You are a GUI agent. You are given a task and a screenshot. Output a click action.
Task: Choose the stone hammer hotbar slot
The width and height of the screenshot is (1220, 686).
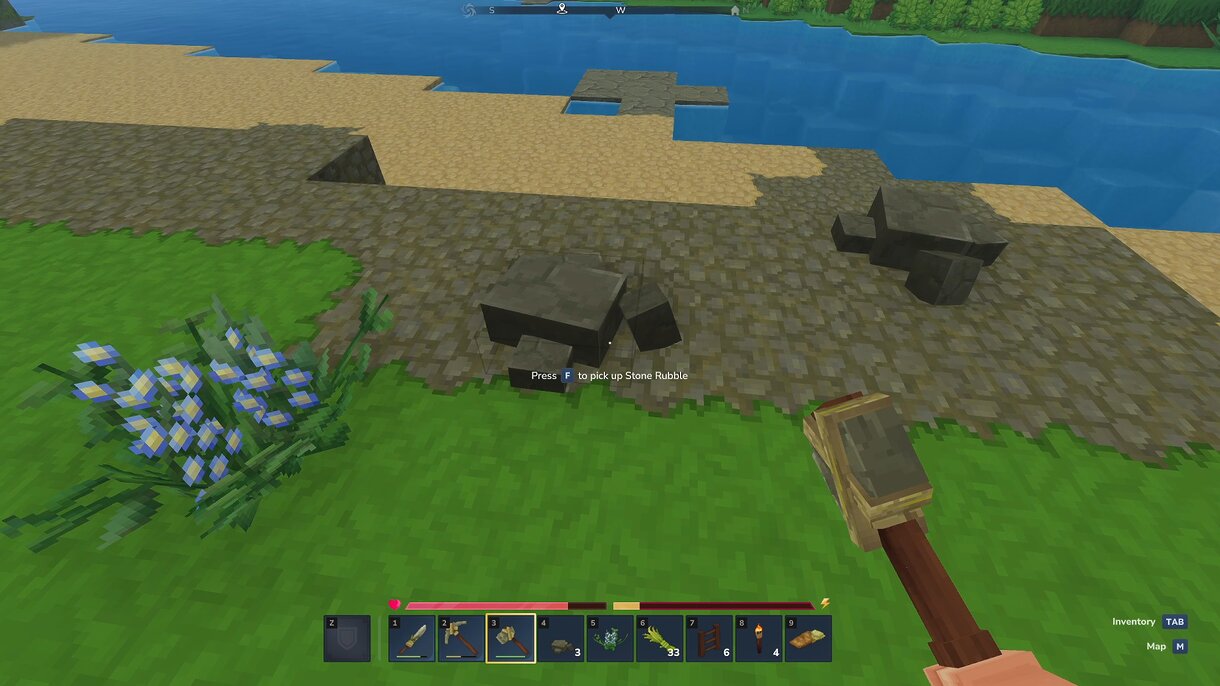(511, 638)
